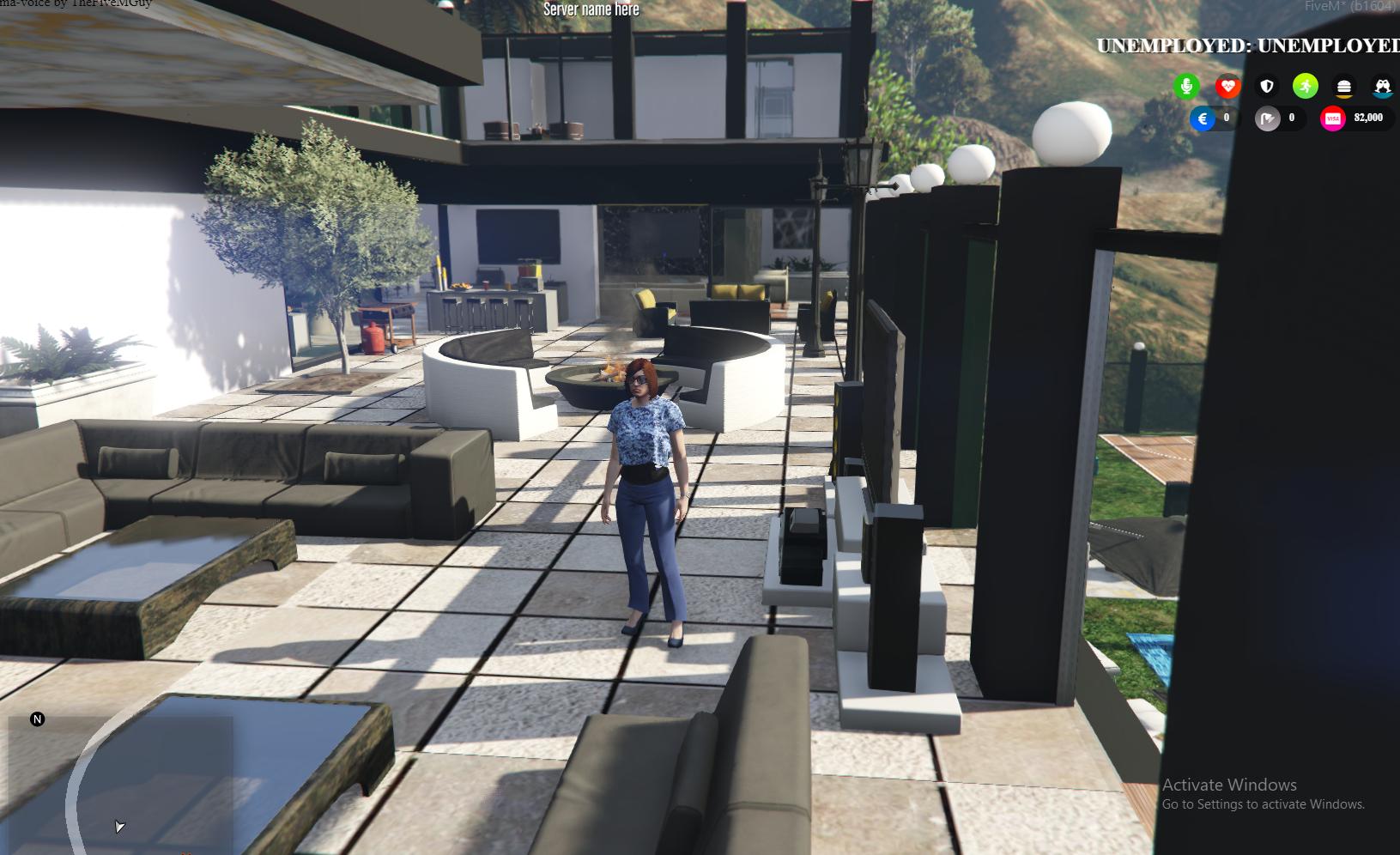
Task: Click the Server name here title
Action: [x=590, y=9]
